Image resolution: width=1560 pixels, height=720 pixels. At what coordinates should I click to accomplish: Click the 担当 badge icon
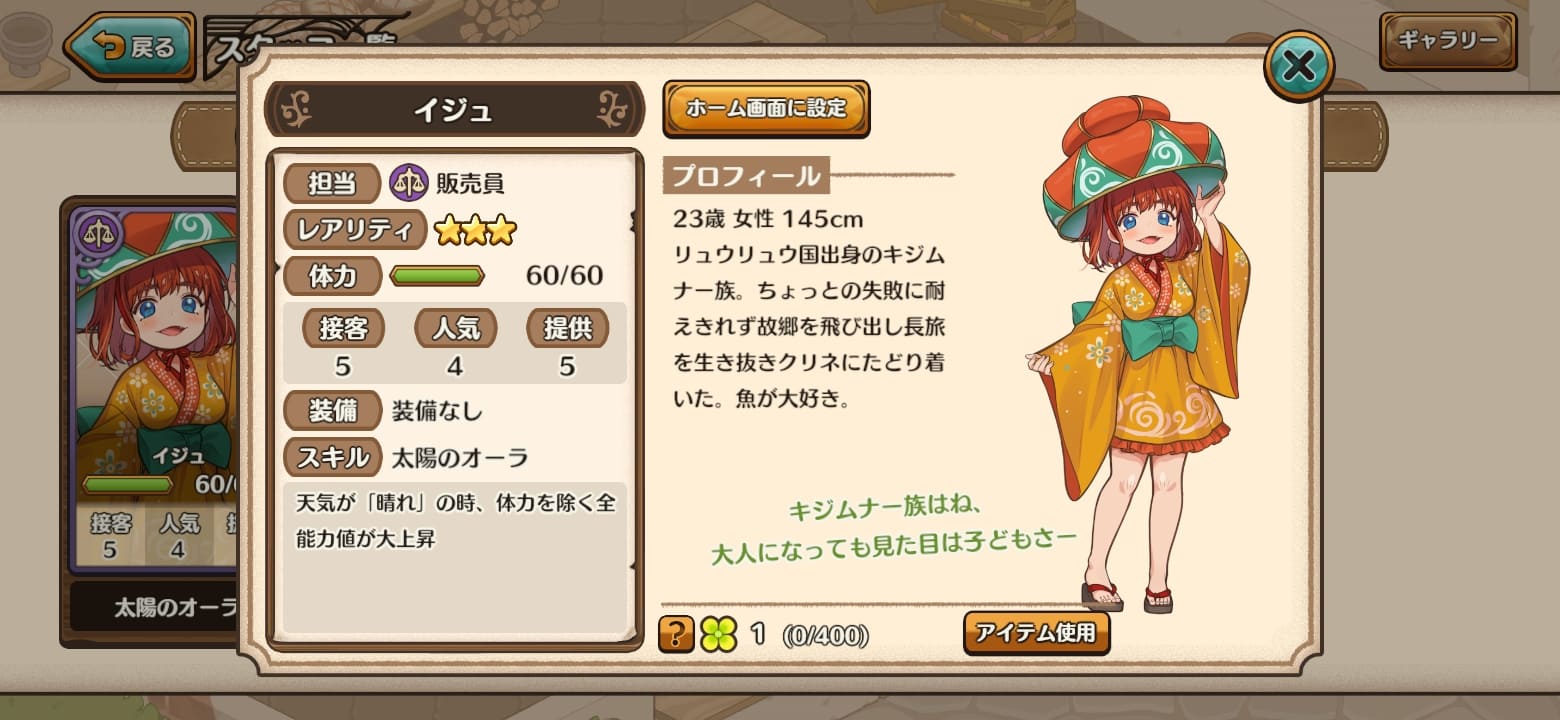[x=331, y=182]
